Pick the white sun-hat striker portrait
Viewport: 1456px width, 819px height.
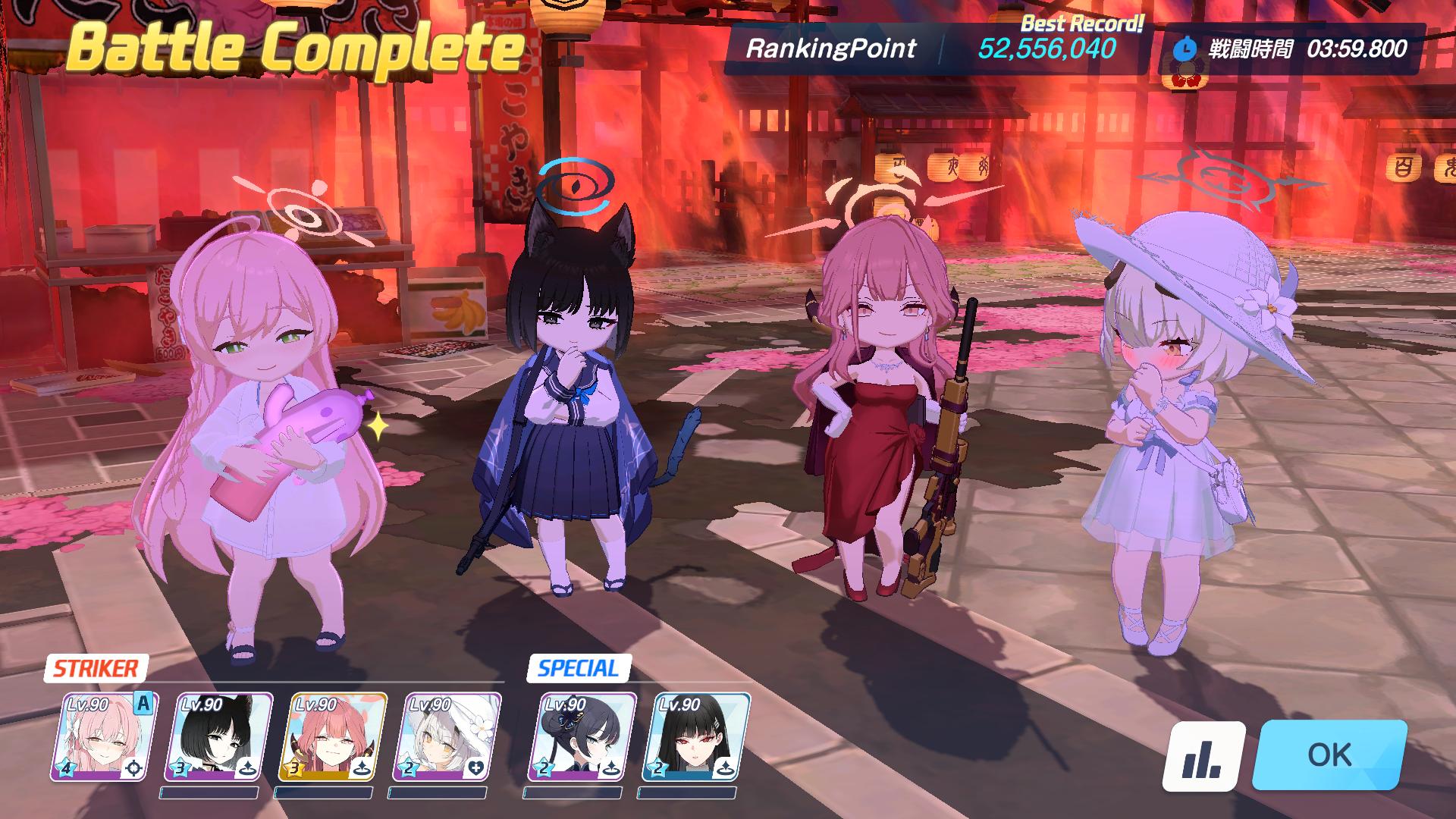point(446,737)
